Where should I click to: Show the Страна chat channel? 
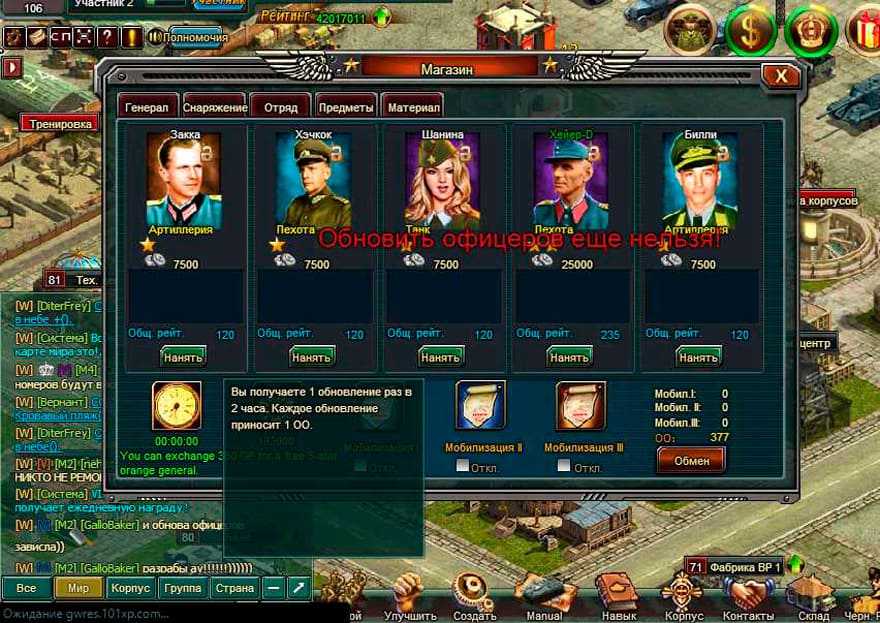tap(235, 588)
